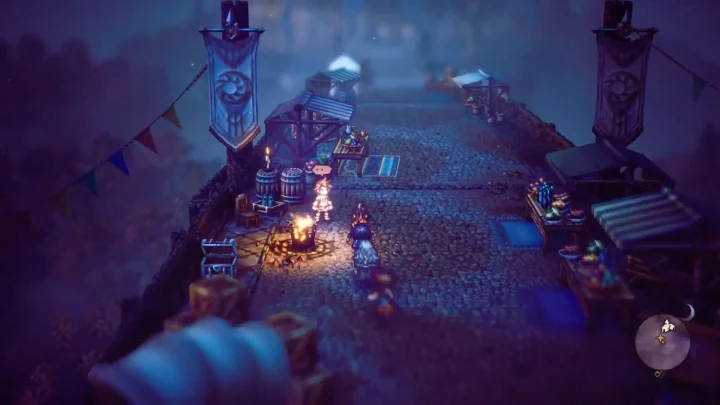Select the orange star marker on minimap
This screenshot has width=720, height=405.
[x=661, y=339]
